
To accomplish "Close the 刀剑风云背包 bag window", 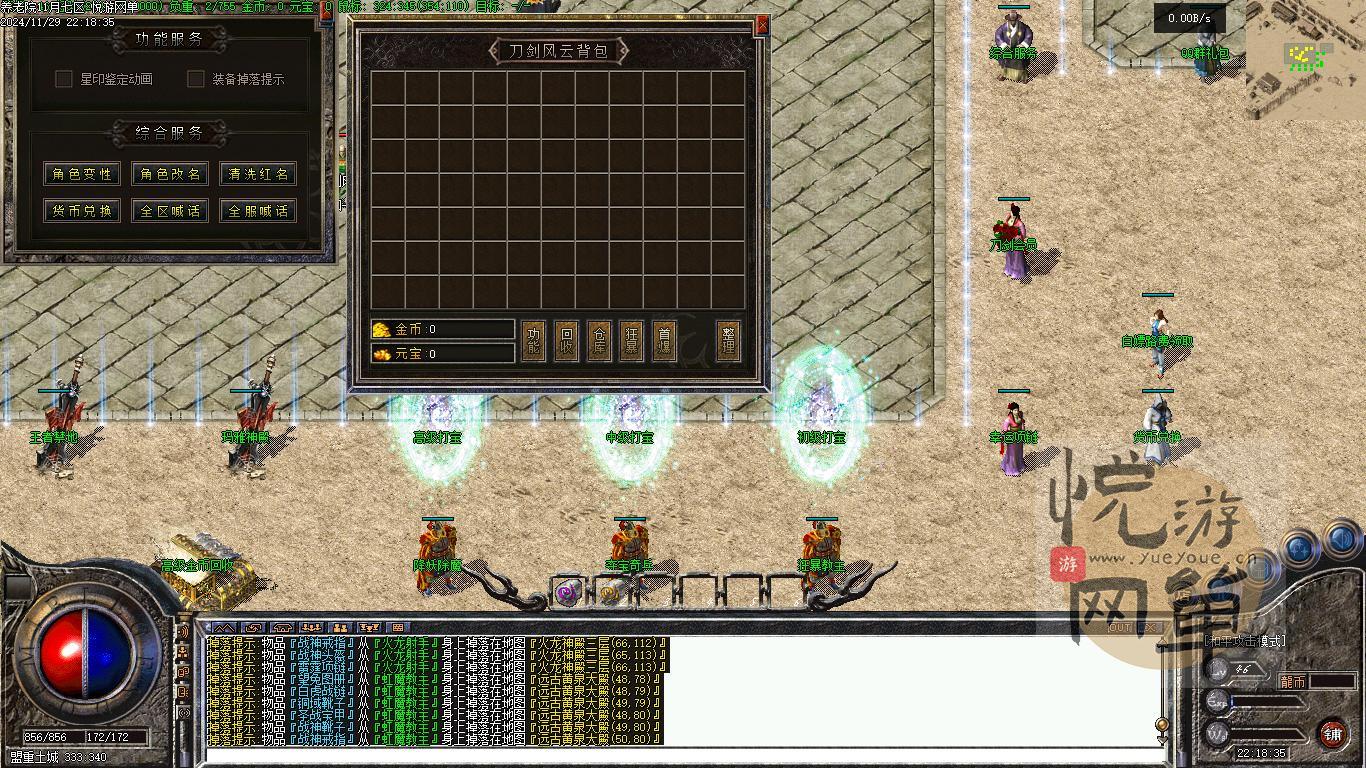I will coord(762,26).
